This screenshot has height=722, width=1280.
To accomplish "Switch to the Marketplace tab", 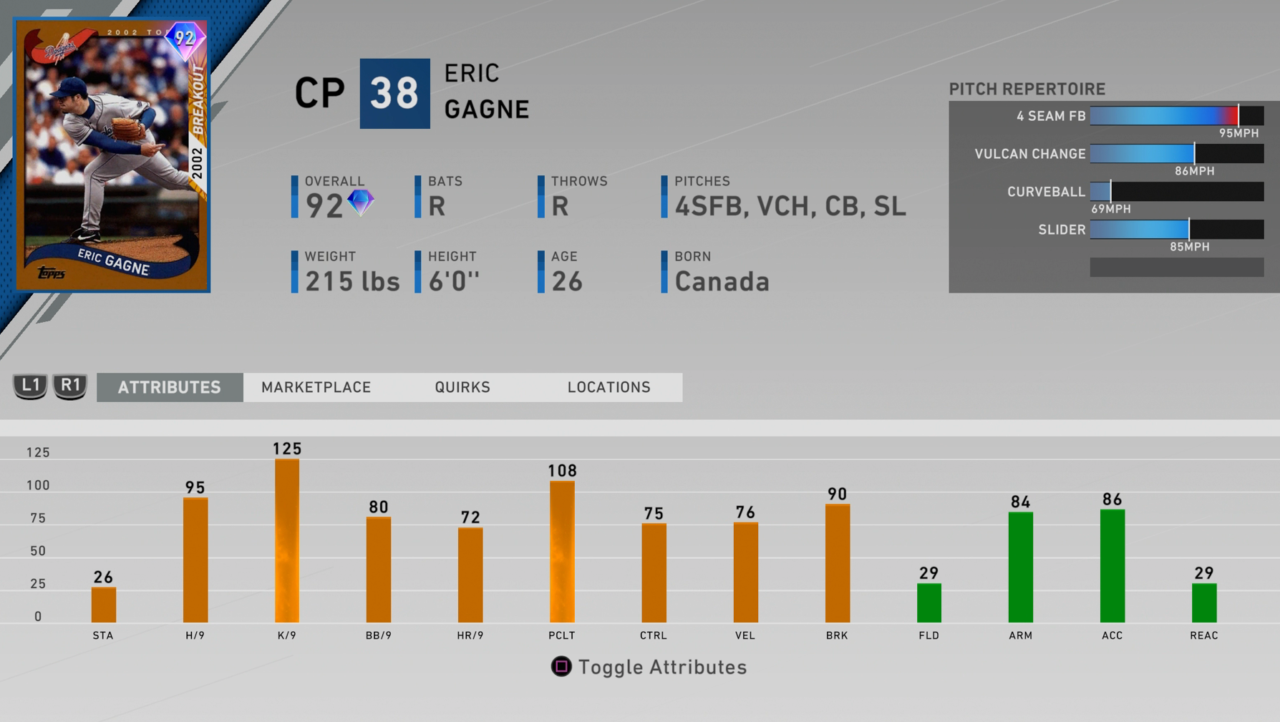I will click(316, 387).
